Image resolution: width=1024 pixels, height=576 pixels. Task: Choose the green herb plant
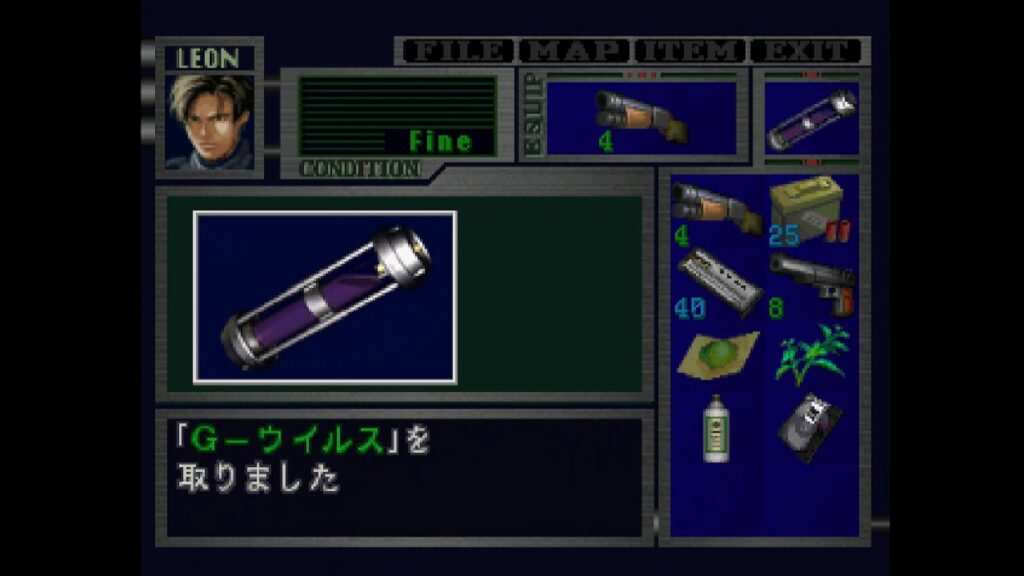808,355
